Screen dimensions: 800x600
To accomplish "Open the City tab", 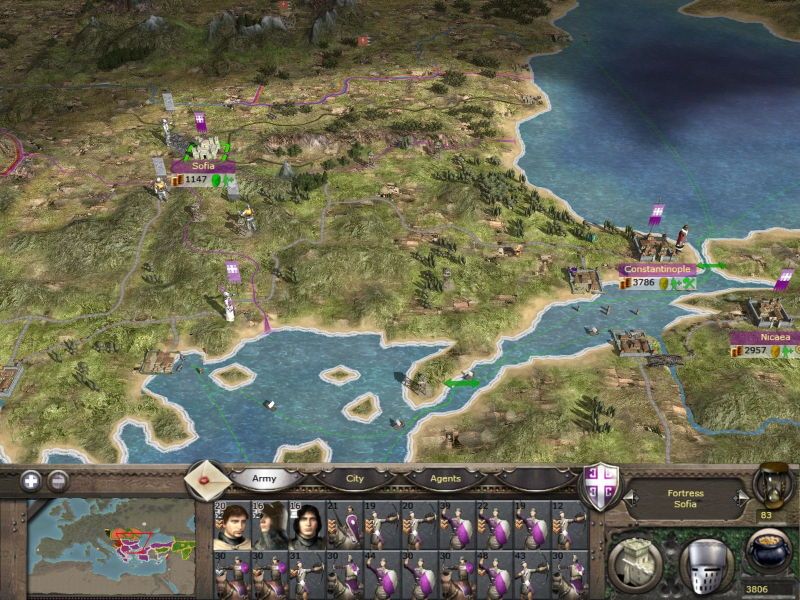I will tap(355, 478).
